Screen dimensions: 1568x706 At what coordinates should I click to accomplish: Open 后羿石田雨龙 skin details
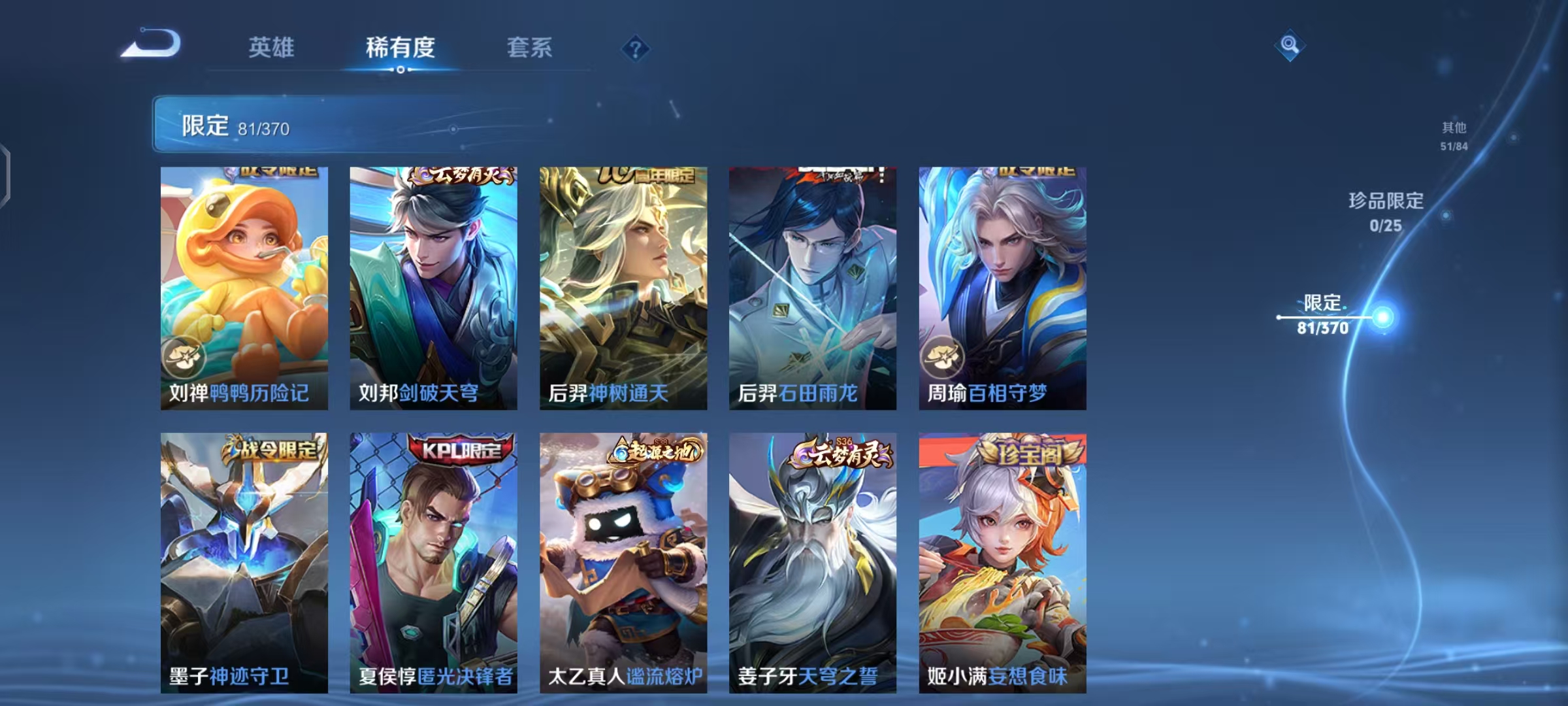tap(812, 281)
